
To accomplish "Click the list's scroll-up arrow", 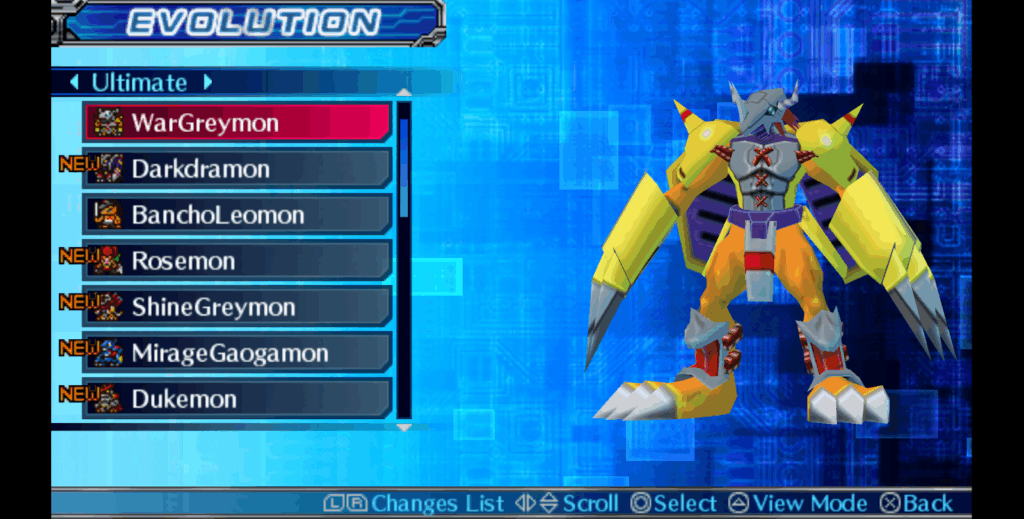I will (x=404, y=93).
